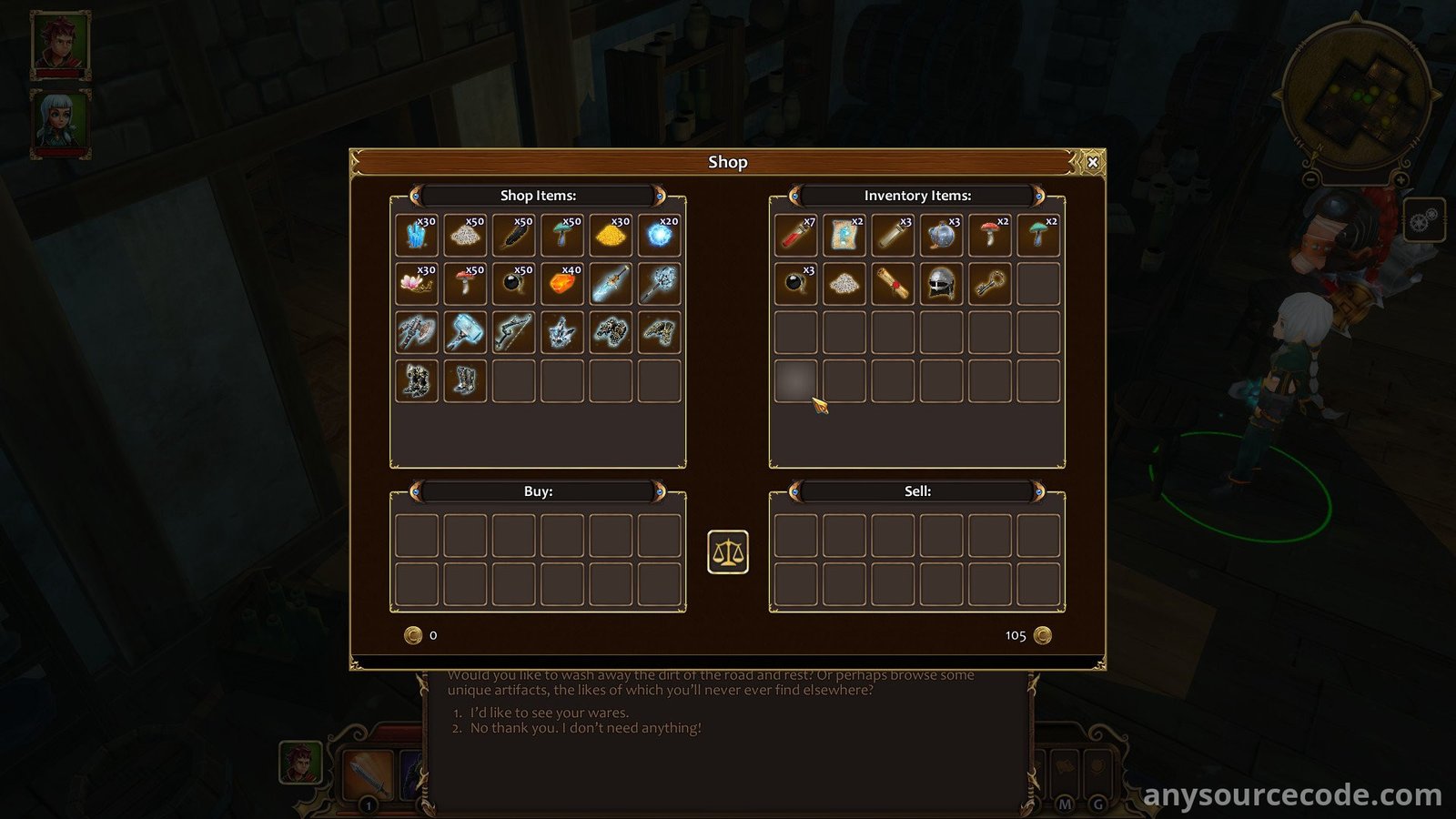The image size is (1456, 819).
Task: Select the blue crystal in shop items
Action: 417,236
